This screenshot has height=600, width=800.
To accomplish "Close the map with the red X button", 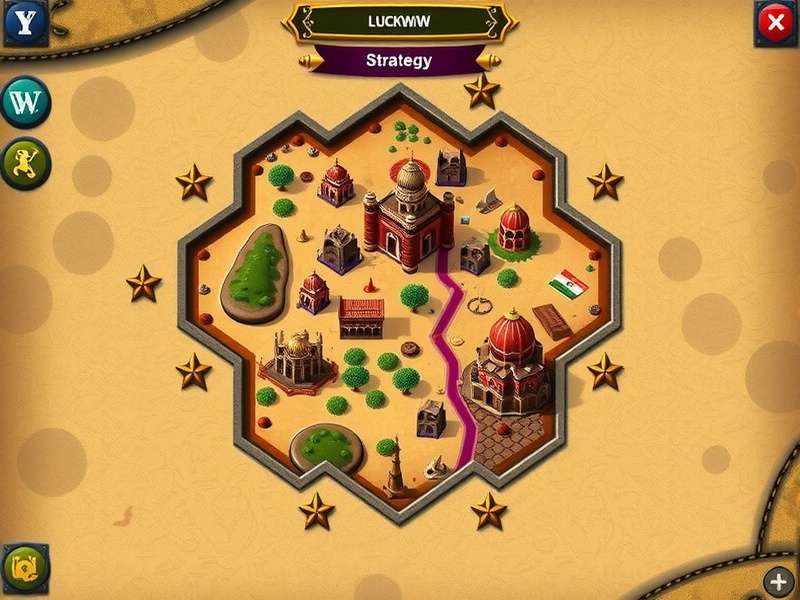I will tap(773, 23).
